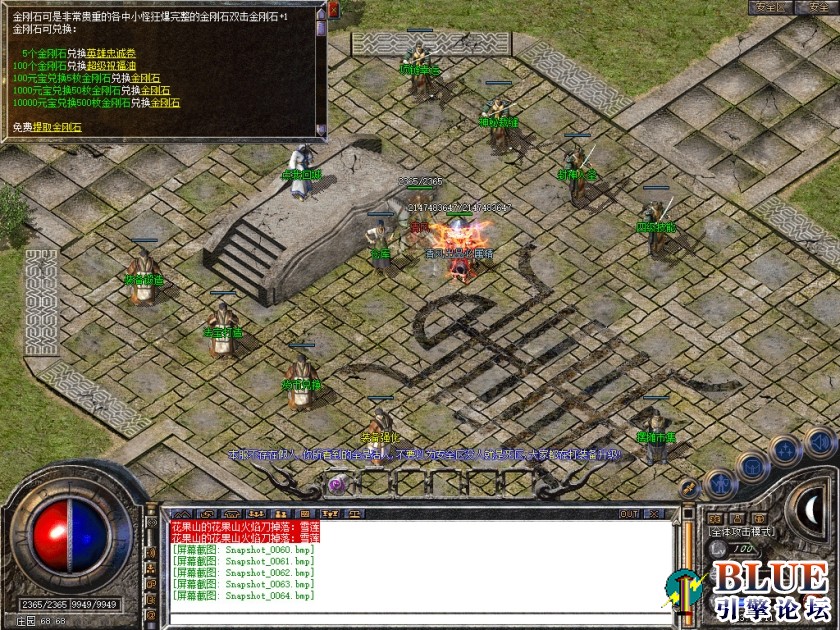The height and width of the screenshot is (630, 840).
Task: Choose the 英雄忠诚卷 exchange link
Action: pos(109,53)
